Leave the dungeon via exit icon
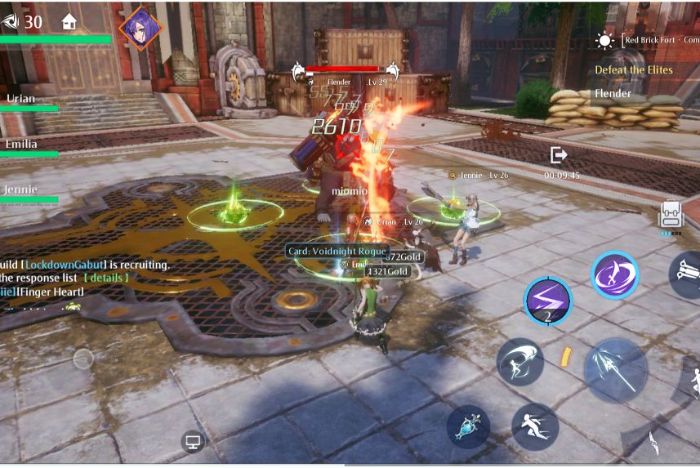The width and height of the screenshot is (700, 468). pyautogui.click(x=559, y=155)
